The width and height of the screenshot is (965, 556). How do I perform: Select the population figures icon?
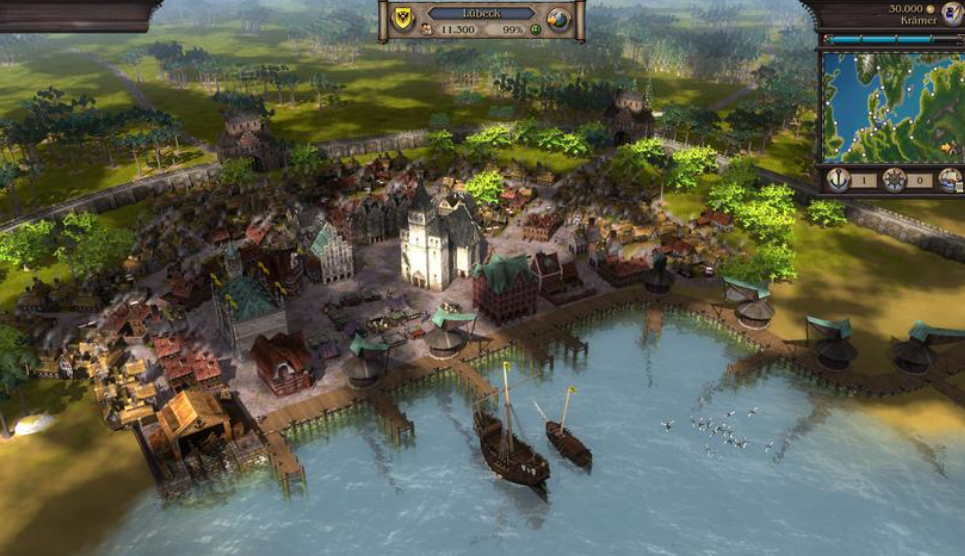coord(425,31)
